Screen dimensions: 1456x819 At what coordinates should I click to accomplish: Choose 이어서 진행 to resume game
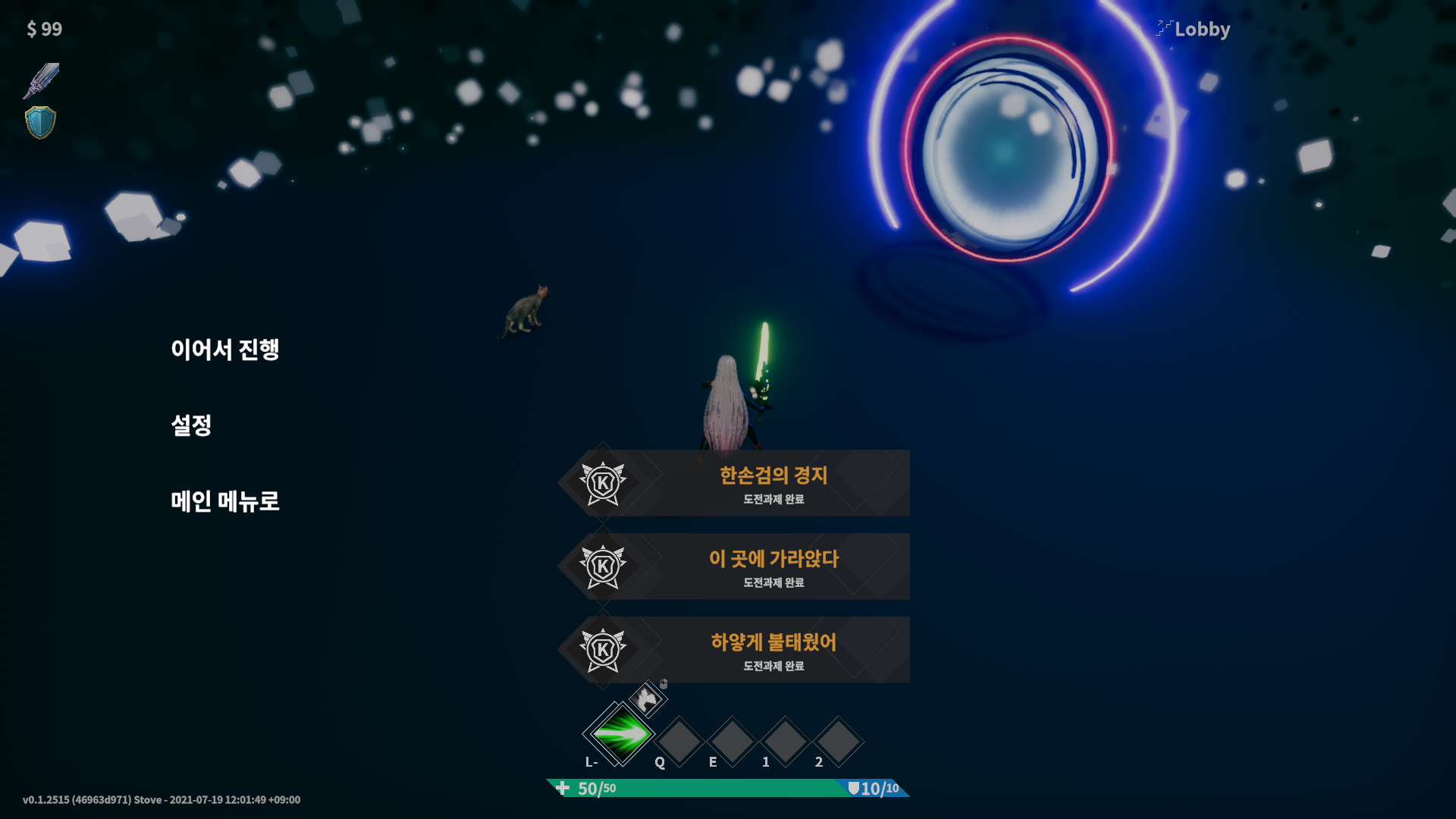[224, 350]
